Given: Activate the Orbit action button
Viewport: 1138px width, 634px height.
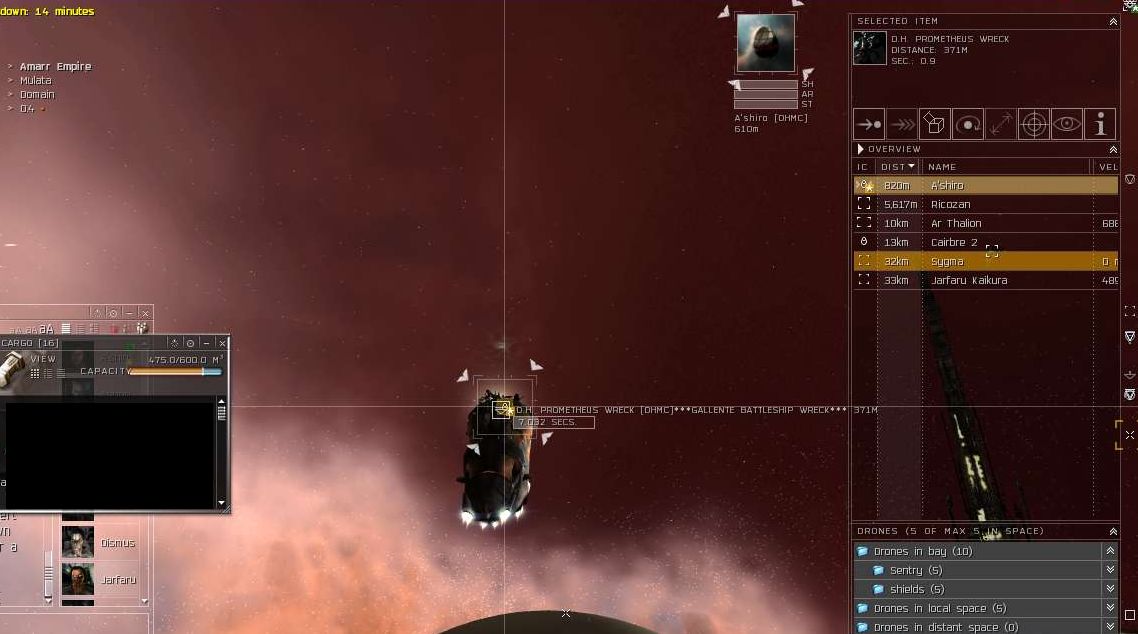Looking at the screenshot, I should pyautogui.click(x=967, y=124).
